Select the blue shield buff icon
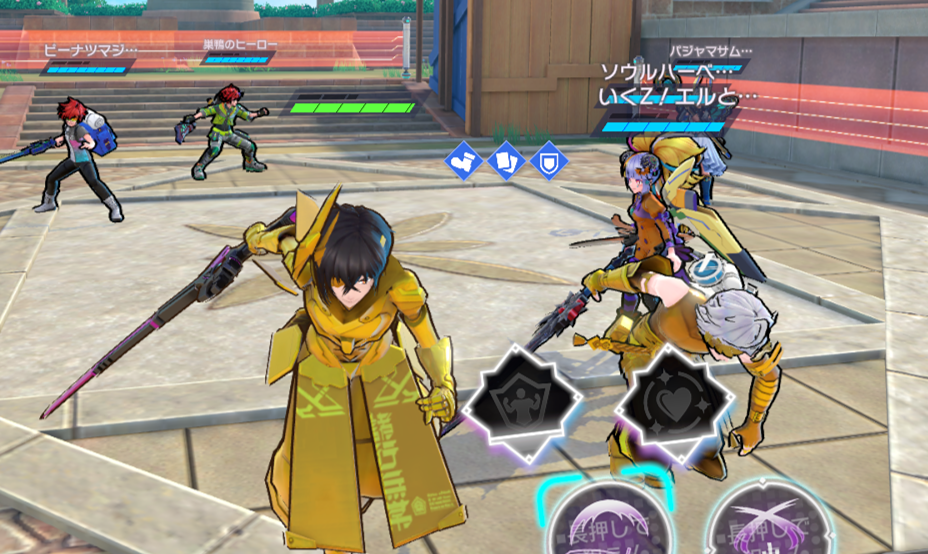Viewport: 928px width, 554px height. coord(548,161)
